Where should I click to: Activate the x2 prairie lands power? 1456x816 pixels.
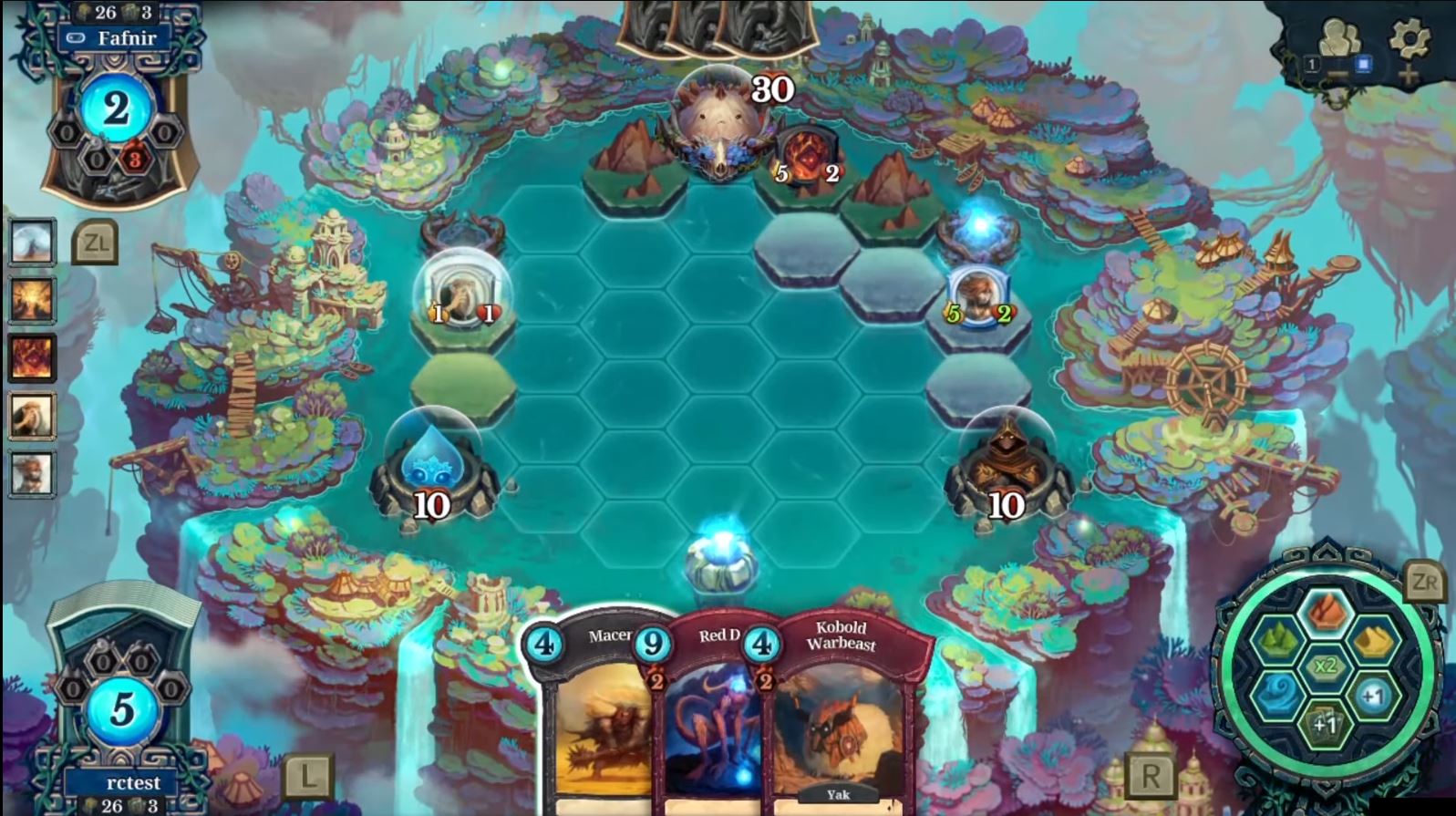pos(1325,666)
